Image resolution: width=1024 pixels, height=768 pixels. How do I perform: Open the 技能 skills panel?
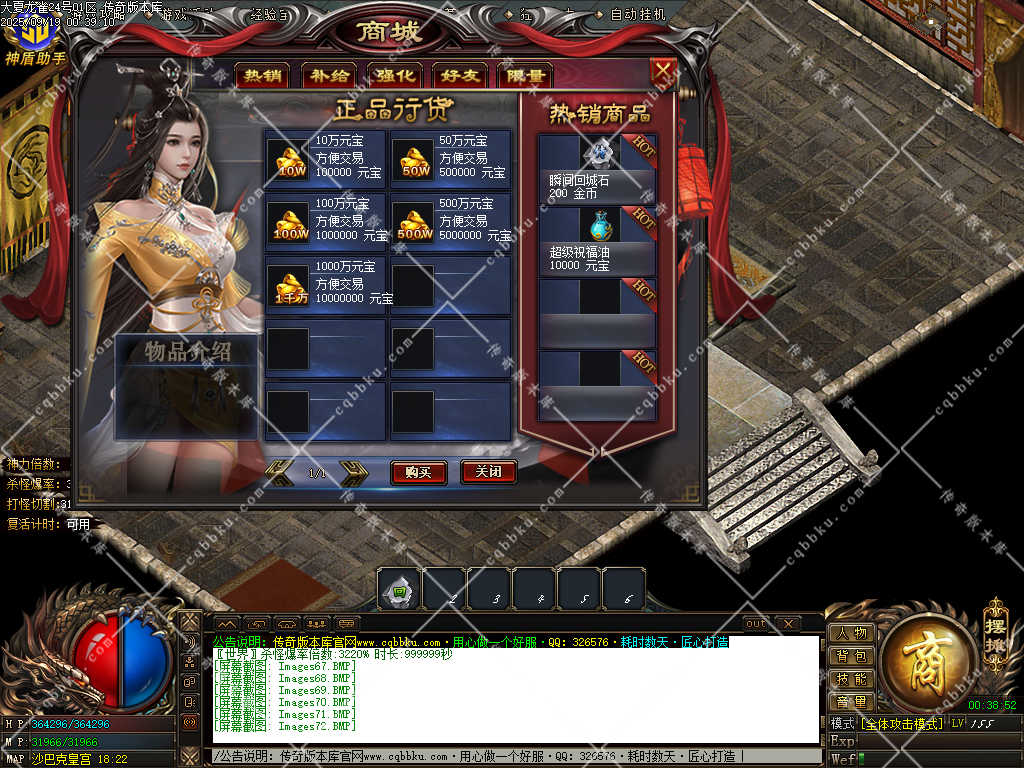pos(852,679)
